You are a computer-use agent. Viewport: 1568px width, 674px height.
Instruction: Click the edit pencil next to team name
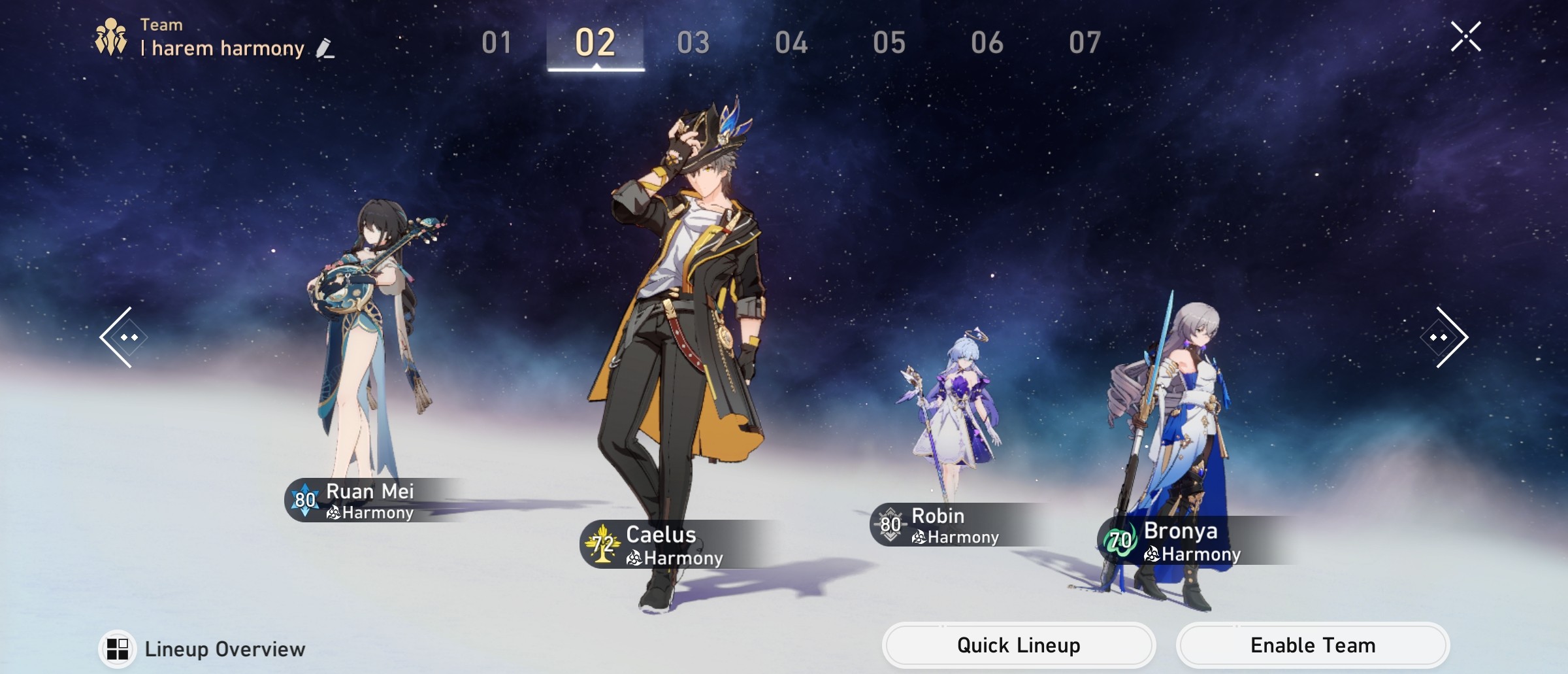325,48
